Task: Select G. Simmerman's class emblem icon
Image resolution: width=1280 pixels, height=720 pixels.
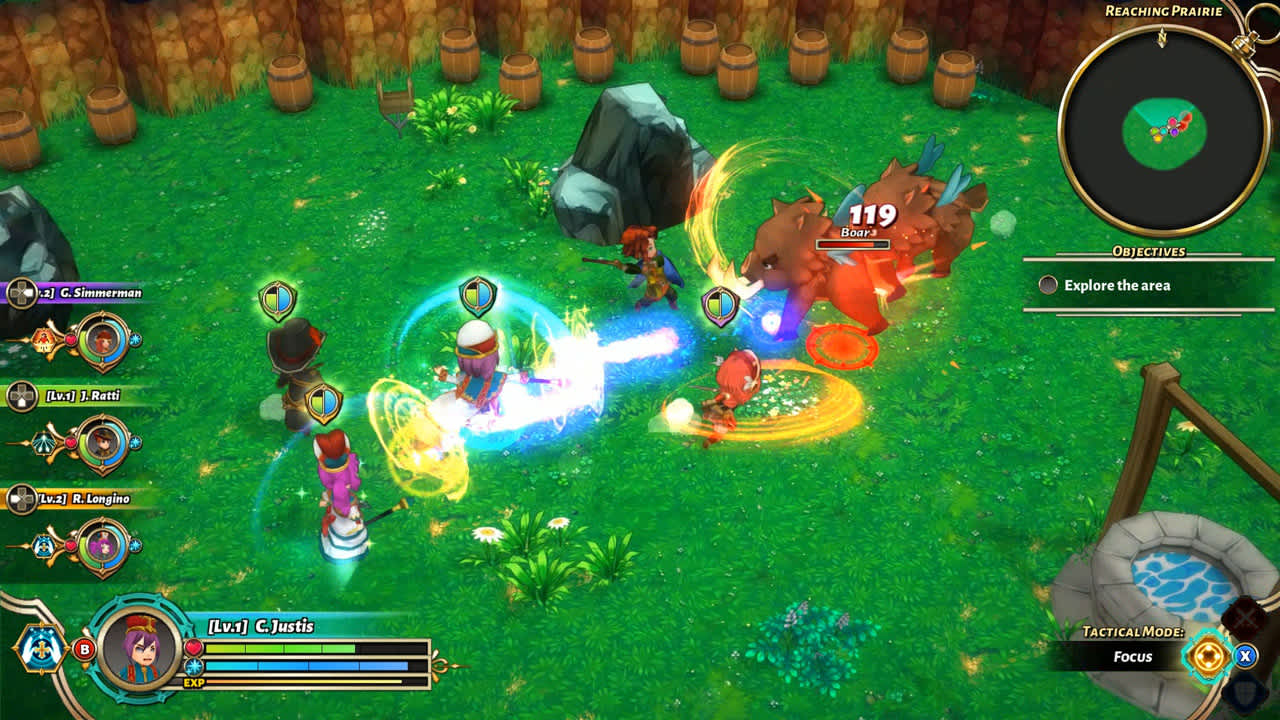Action: click(43, 340)
